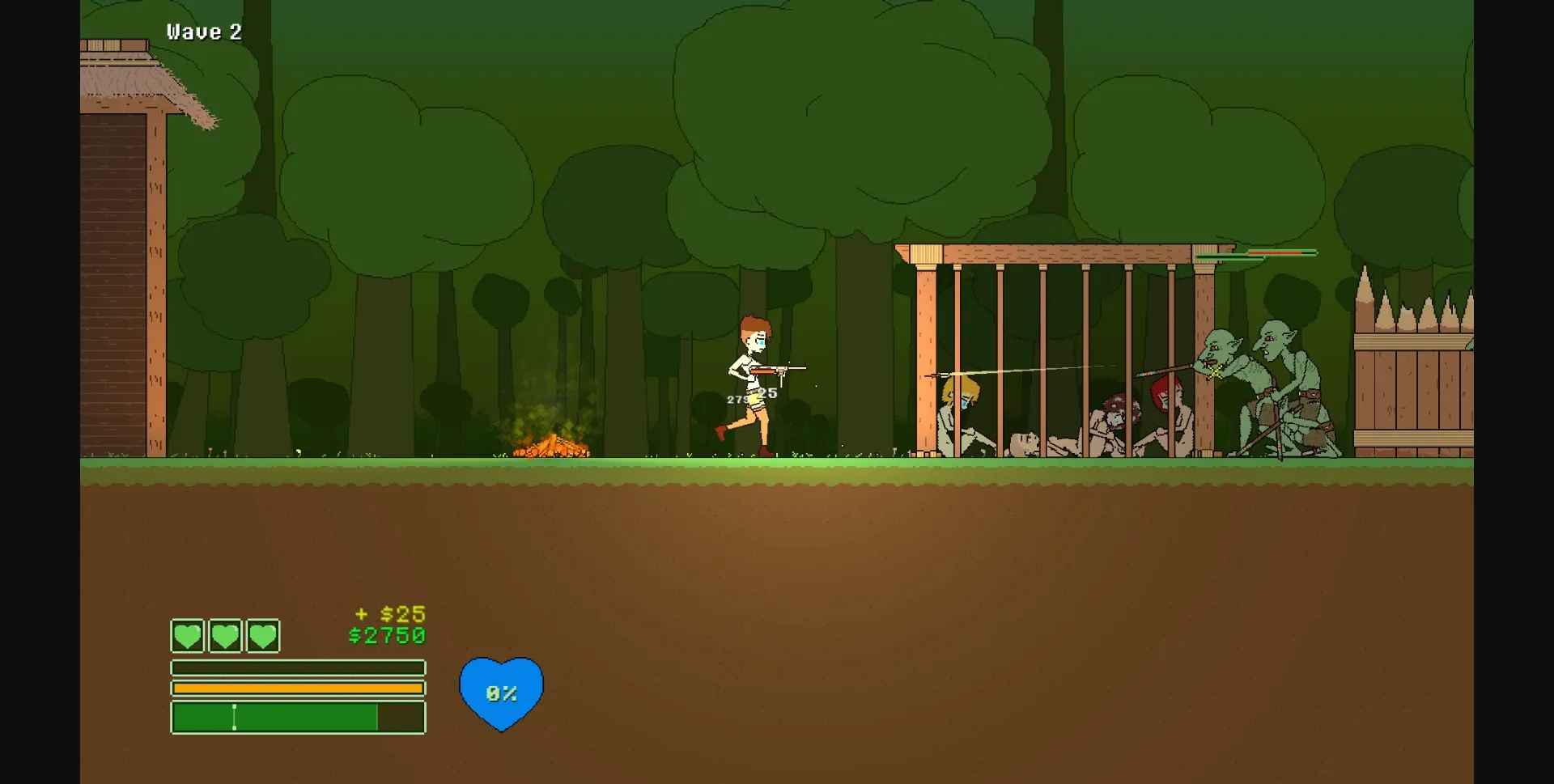
Task: Tap the blue heart showing 0%
Action: [x=501, y=693]
